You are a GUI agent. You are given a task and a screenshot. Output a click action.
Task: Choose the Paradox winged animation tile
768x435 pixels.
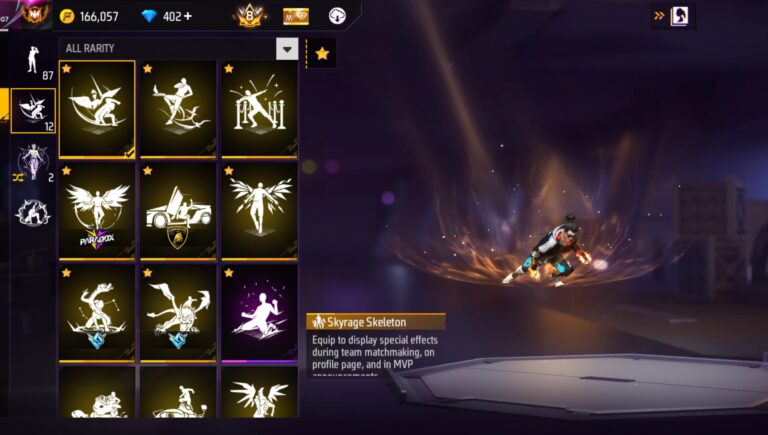97,210
